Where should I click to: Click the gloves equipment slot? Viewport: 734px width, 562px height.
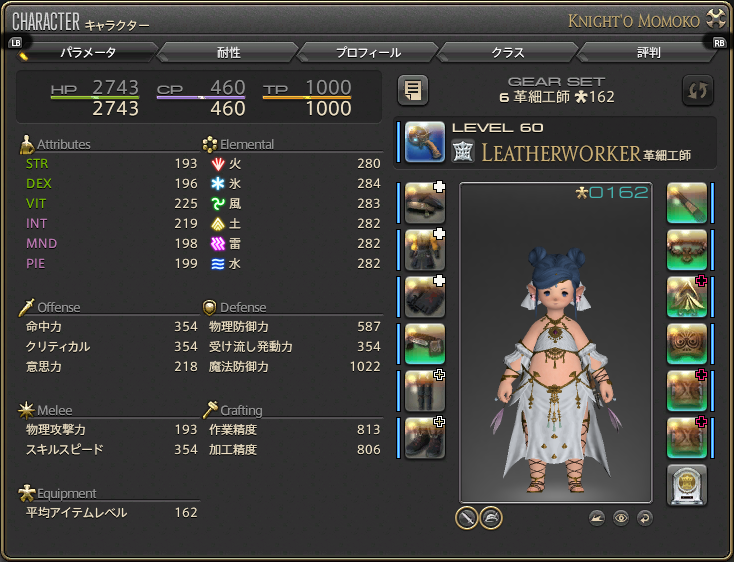pos(425,296)
